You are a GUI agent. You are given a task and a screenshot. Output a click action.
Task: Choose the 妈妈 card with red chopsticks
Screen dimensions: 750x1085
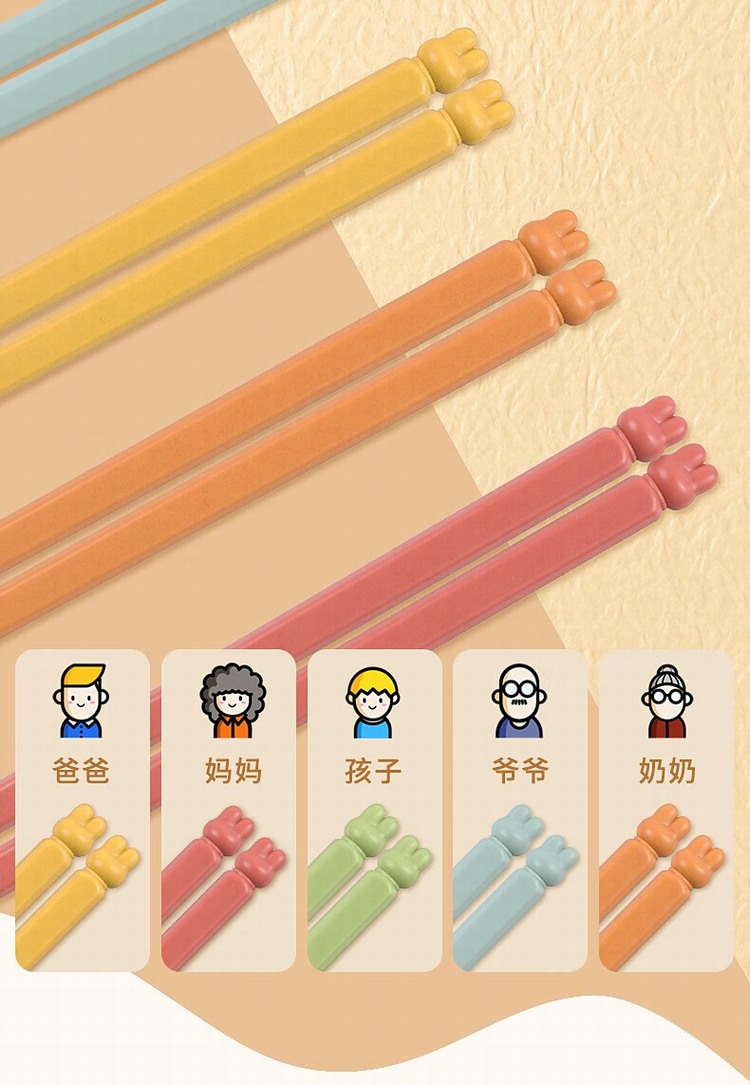[x=228, y=810]
